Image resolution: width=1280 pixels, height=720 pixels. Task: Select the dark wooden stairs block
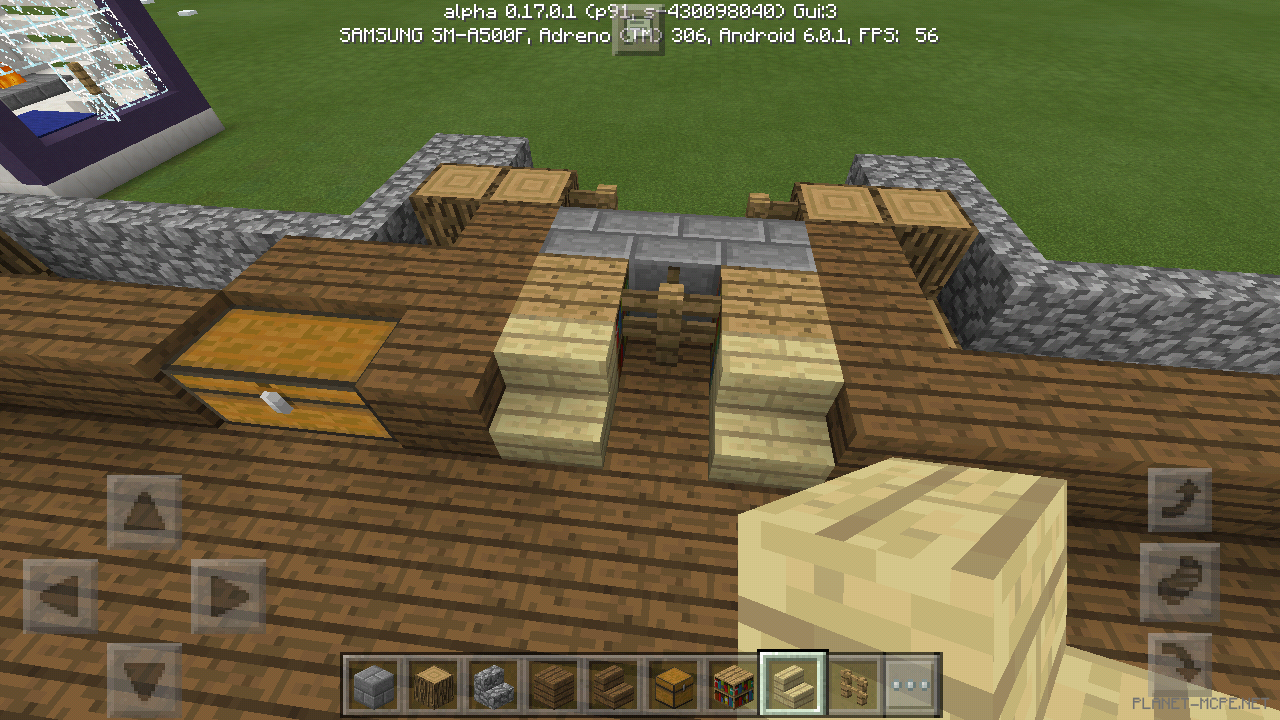[x=613, y=681]
